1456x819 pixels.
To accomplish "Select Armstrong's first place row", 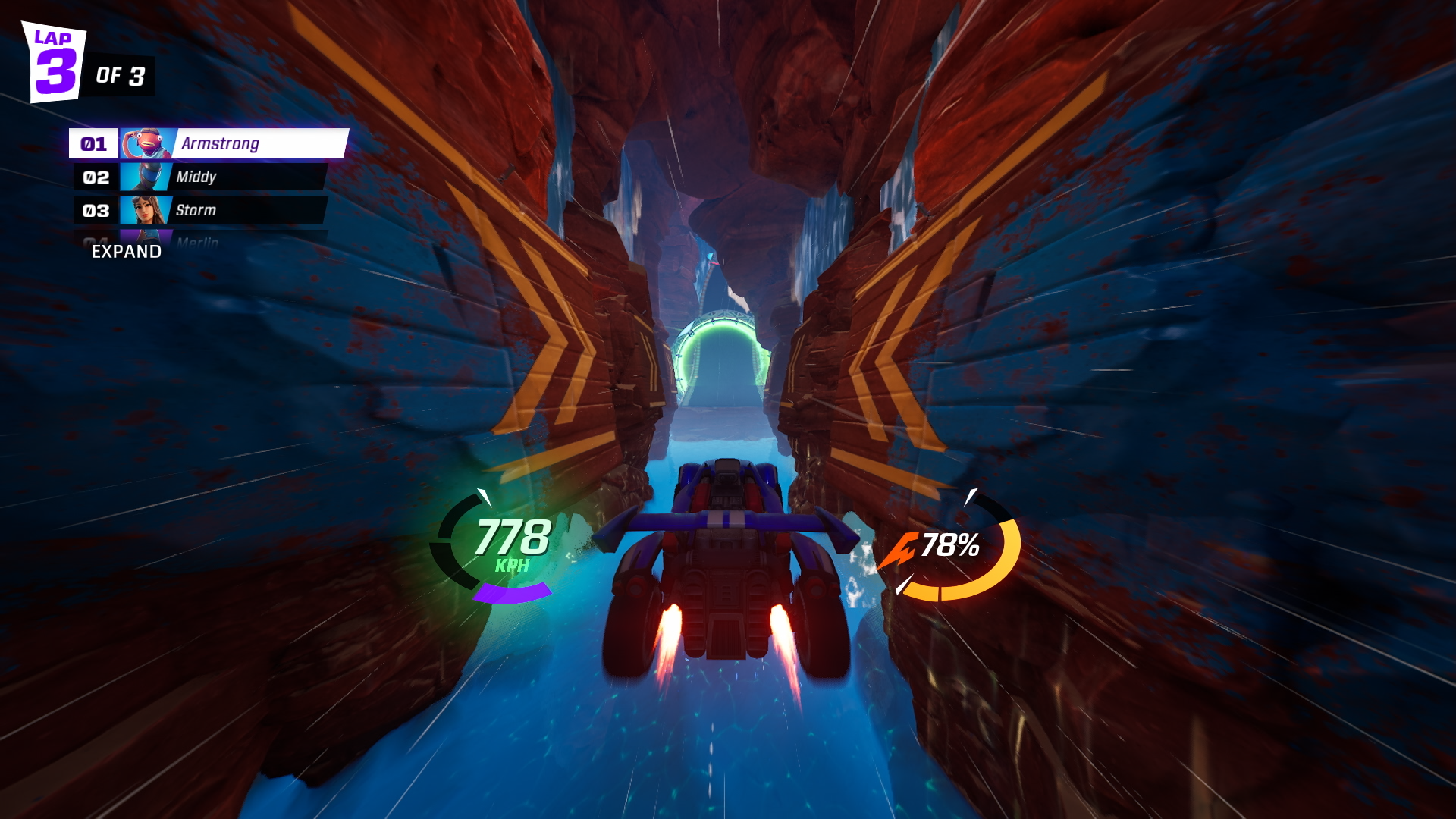I will pos(209,143).
